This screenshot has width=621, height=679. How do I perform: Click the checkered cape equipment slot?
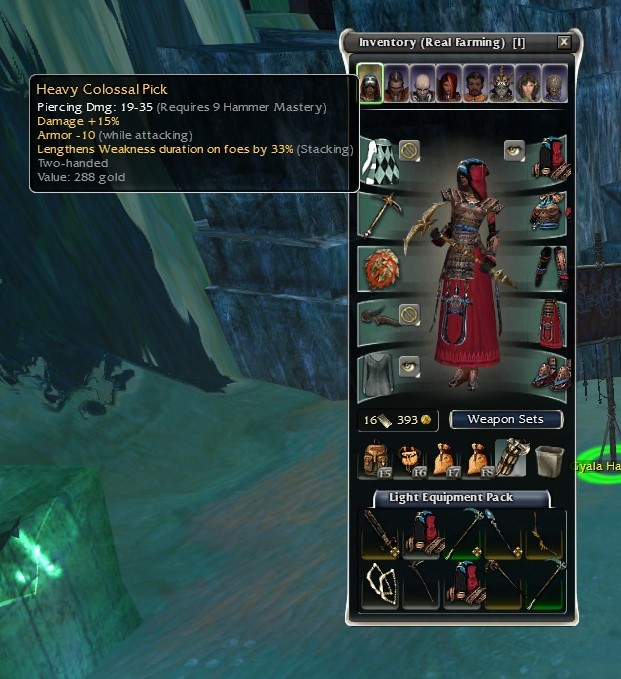[x=377, y=158]
